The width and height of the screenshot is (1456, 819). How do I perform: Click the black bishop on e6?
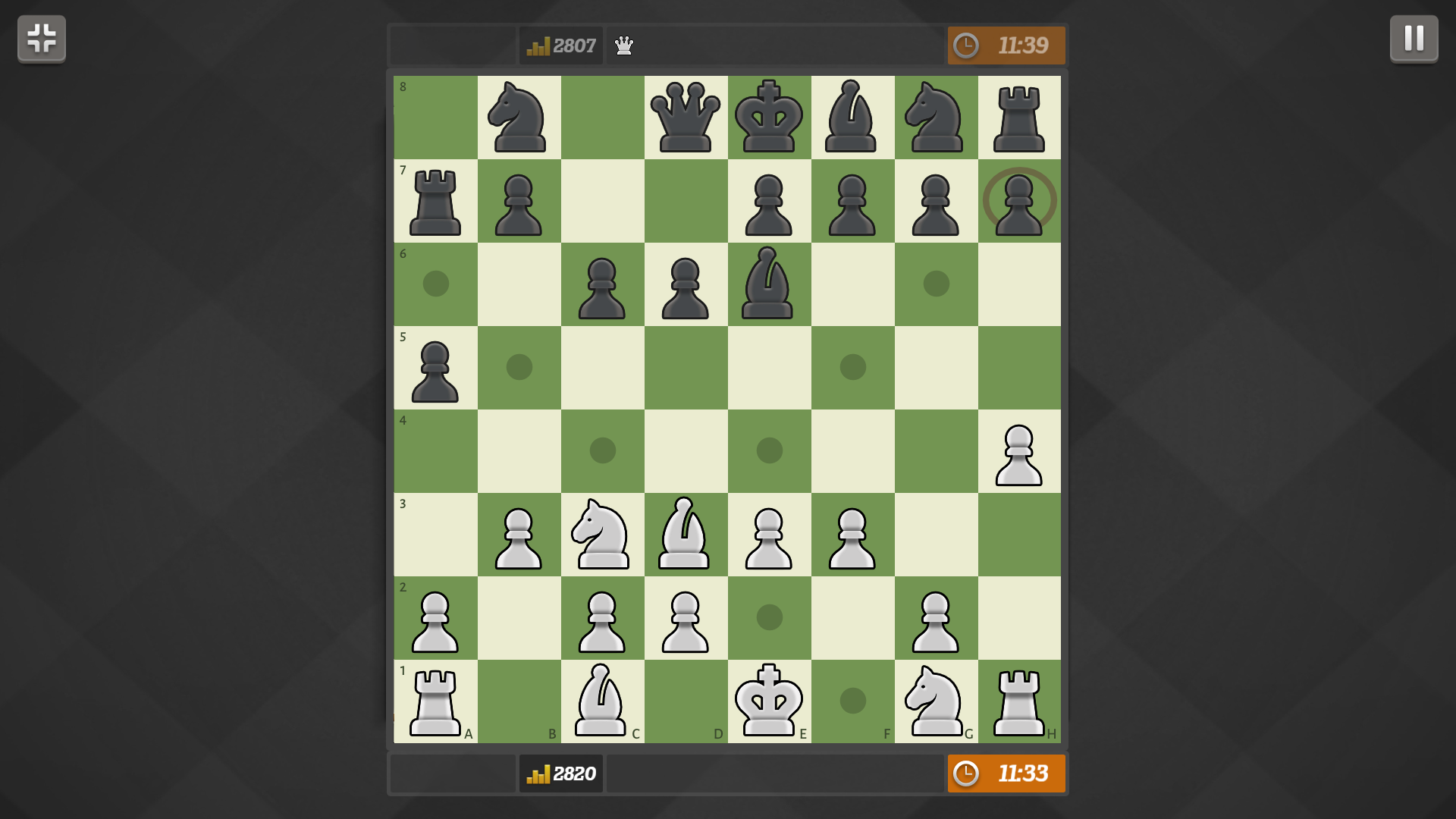point(770,284)
